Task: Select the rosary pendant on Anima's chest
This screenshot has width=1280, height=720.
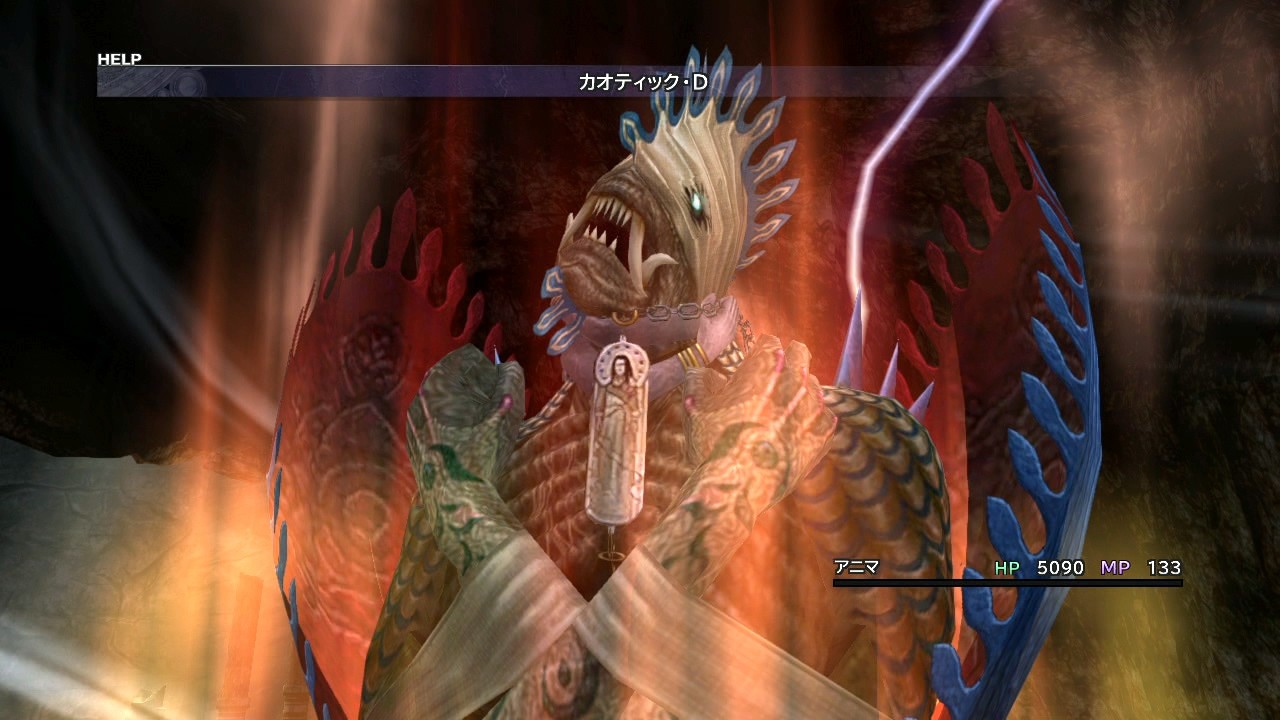Action: point(617,430)
